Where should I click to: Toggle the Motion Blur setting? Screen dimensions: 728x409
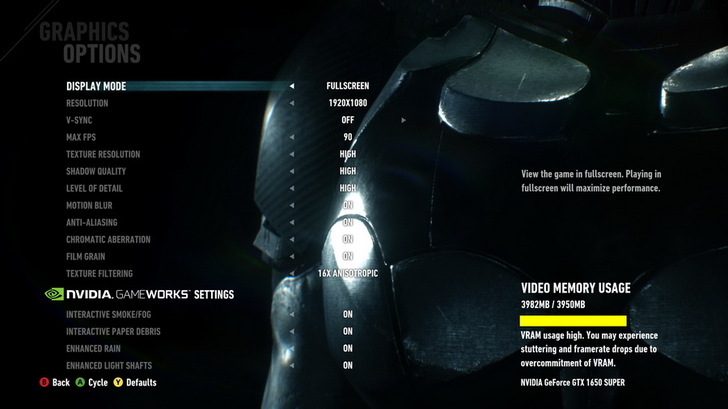tap(89, 205)
